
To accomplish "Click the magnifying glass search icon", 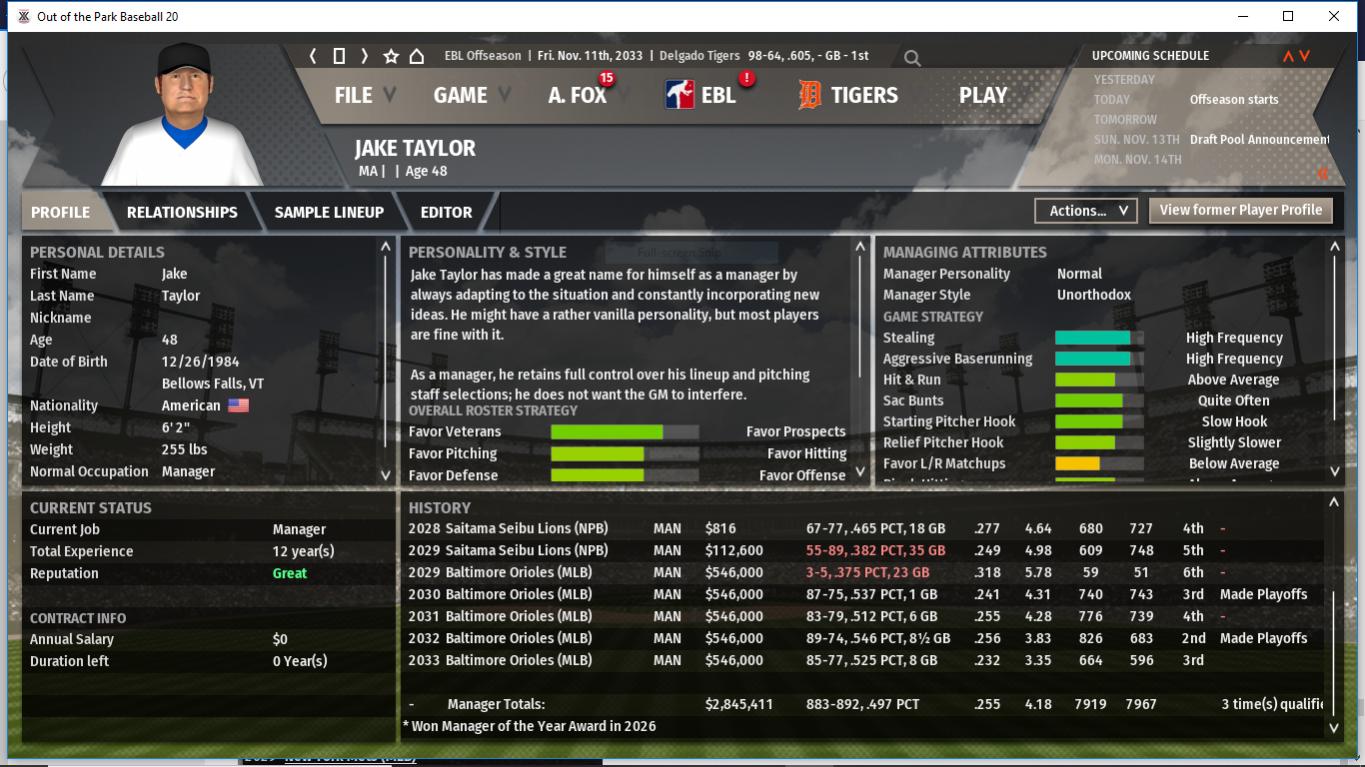I will pyautogui.click(x=912, y=58).
